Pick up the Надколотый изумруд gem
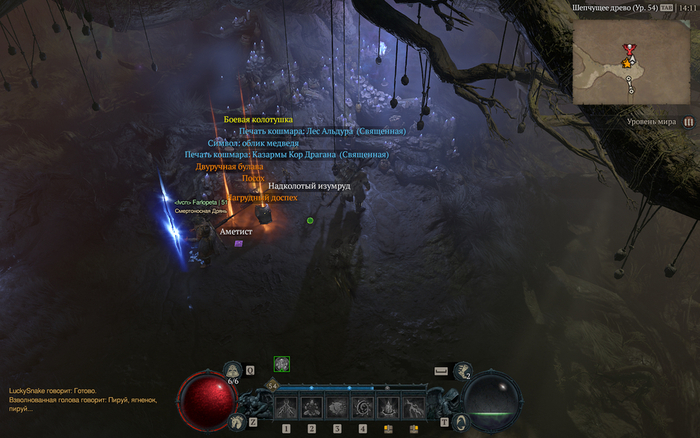The height and width of the screenshot is (438, 700). (309, 186)
